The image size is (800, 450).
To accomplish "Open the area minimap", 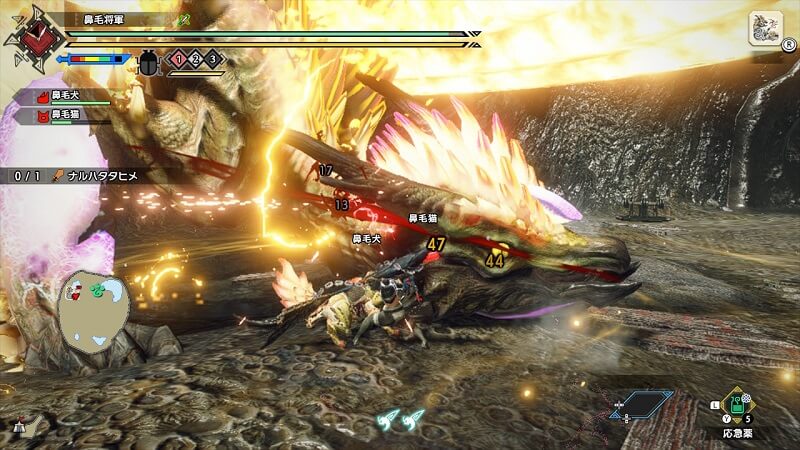I will (x=93, y=304).
